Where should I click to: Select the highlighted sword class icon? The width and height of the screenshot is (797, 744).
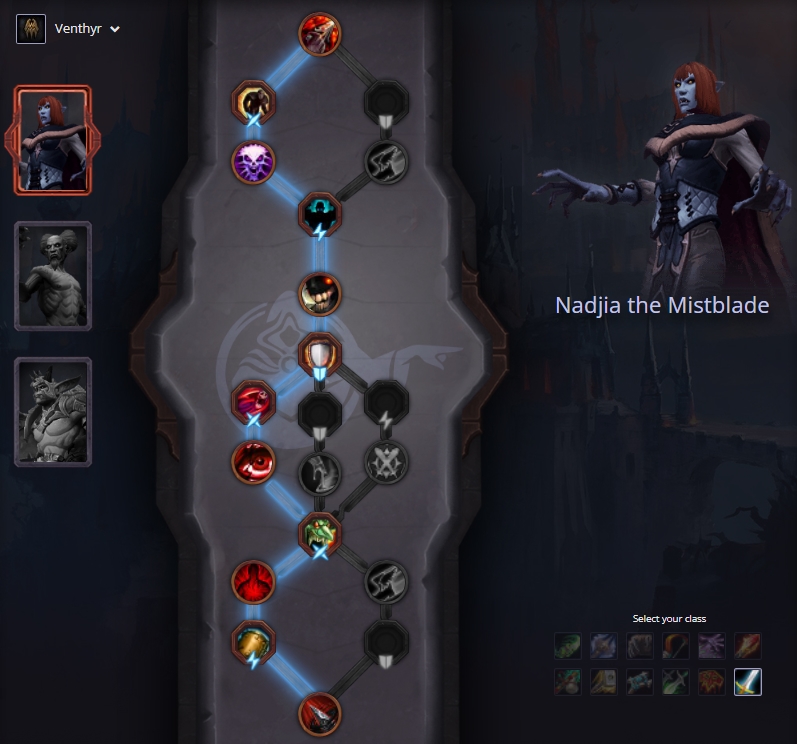(x=747, y=682)
